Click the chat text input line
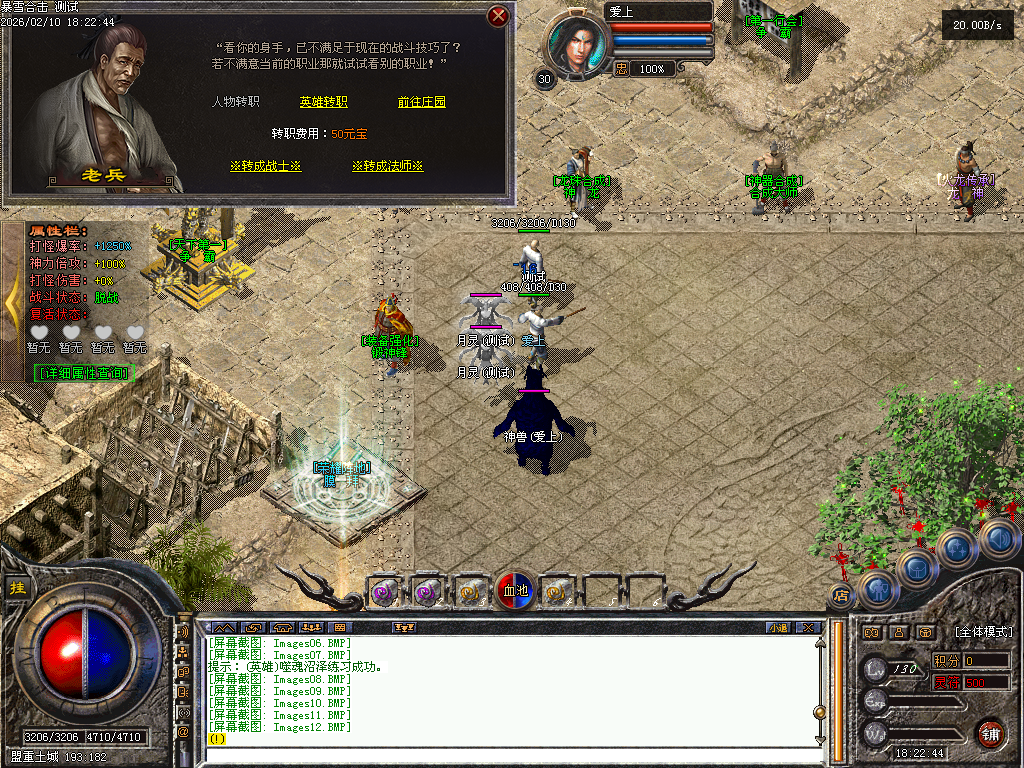Image resolution: width=1024 pixels, height=768 pixels. click(510, 739)
